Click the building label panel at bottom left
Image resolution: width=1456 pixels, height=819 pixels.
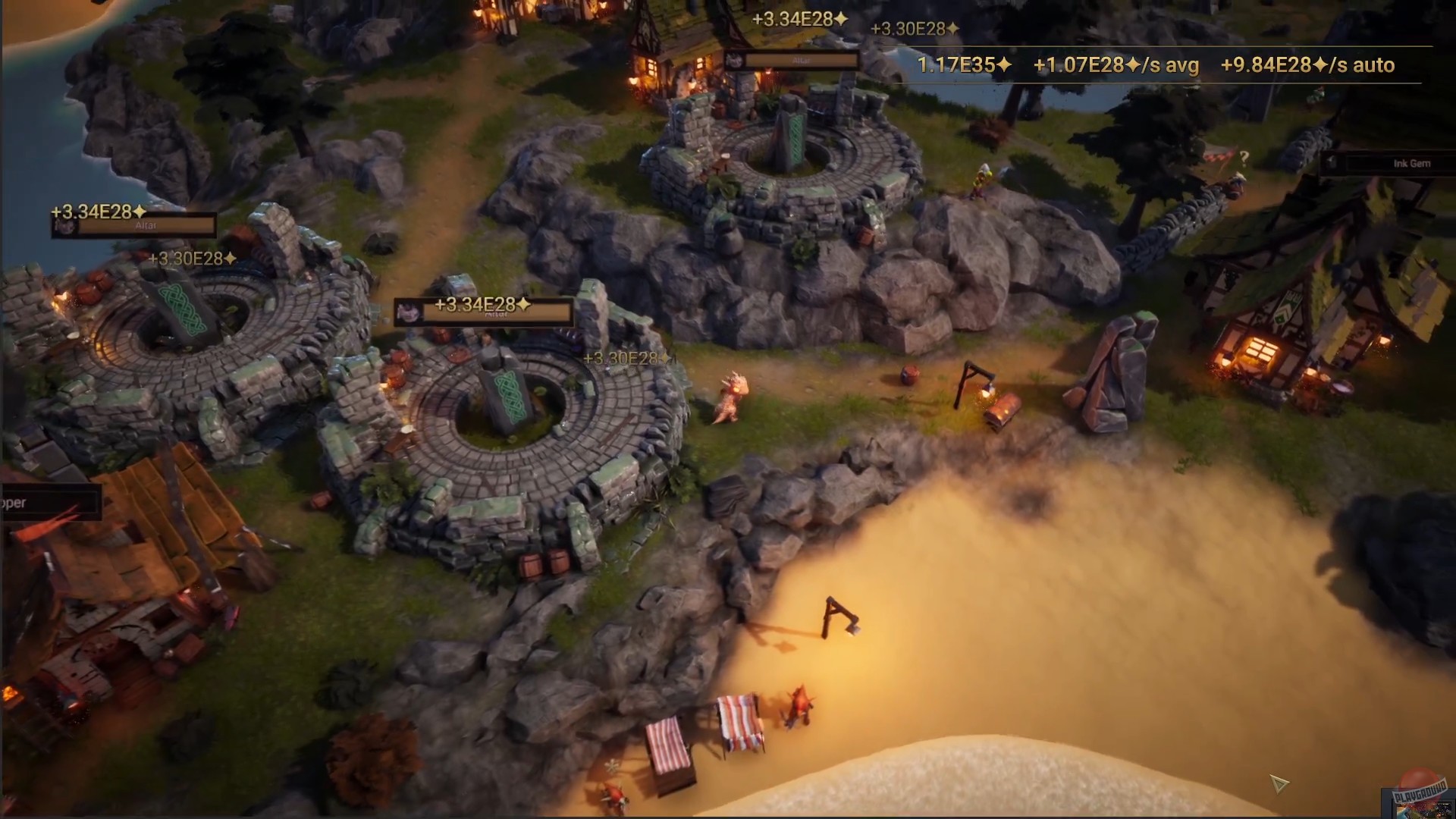click(49, 502)
